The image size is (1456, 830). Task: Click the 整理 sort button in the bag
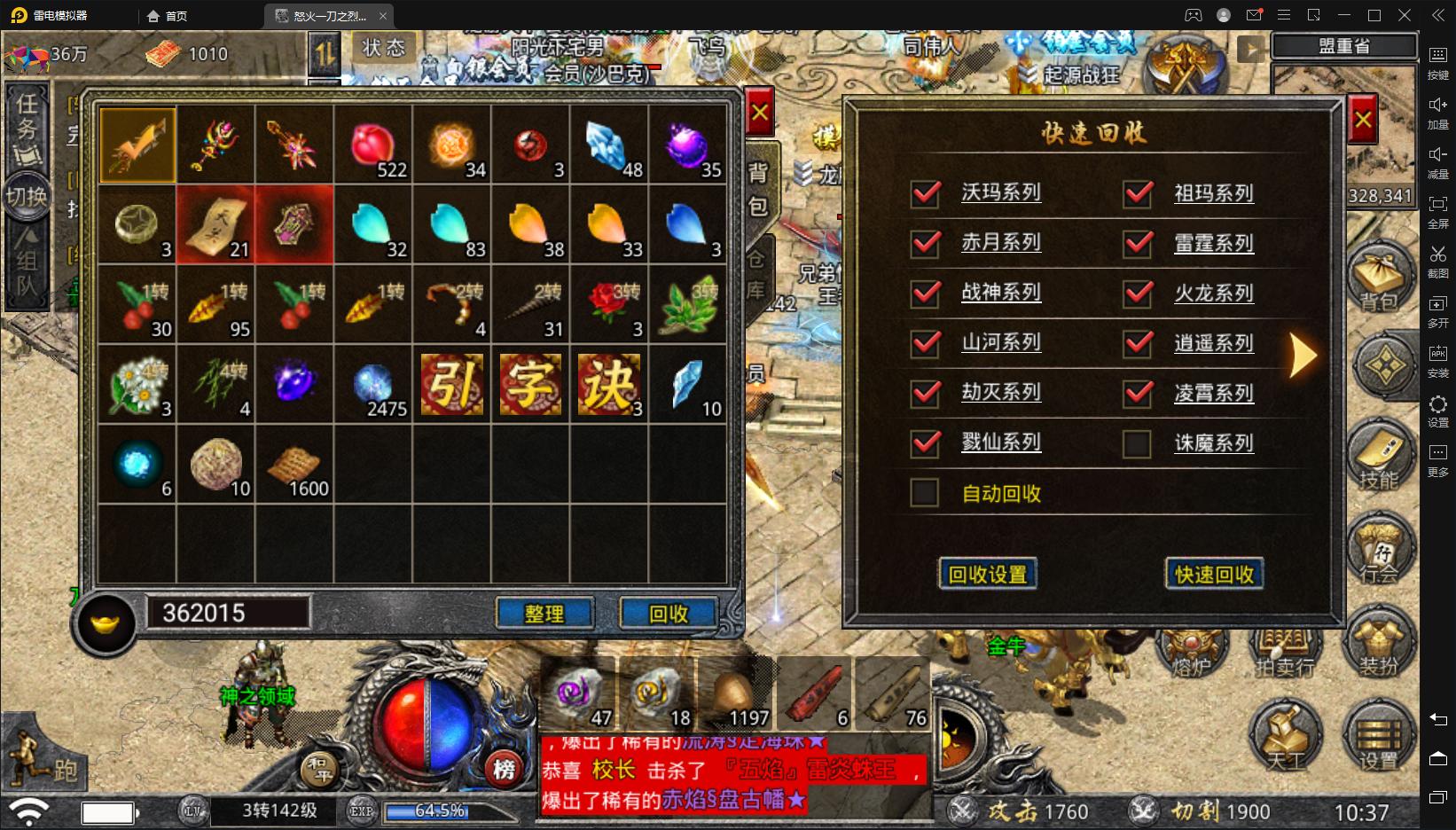[x=545, y=613]
